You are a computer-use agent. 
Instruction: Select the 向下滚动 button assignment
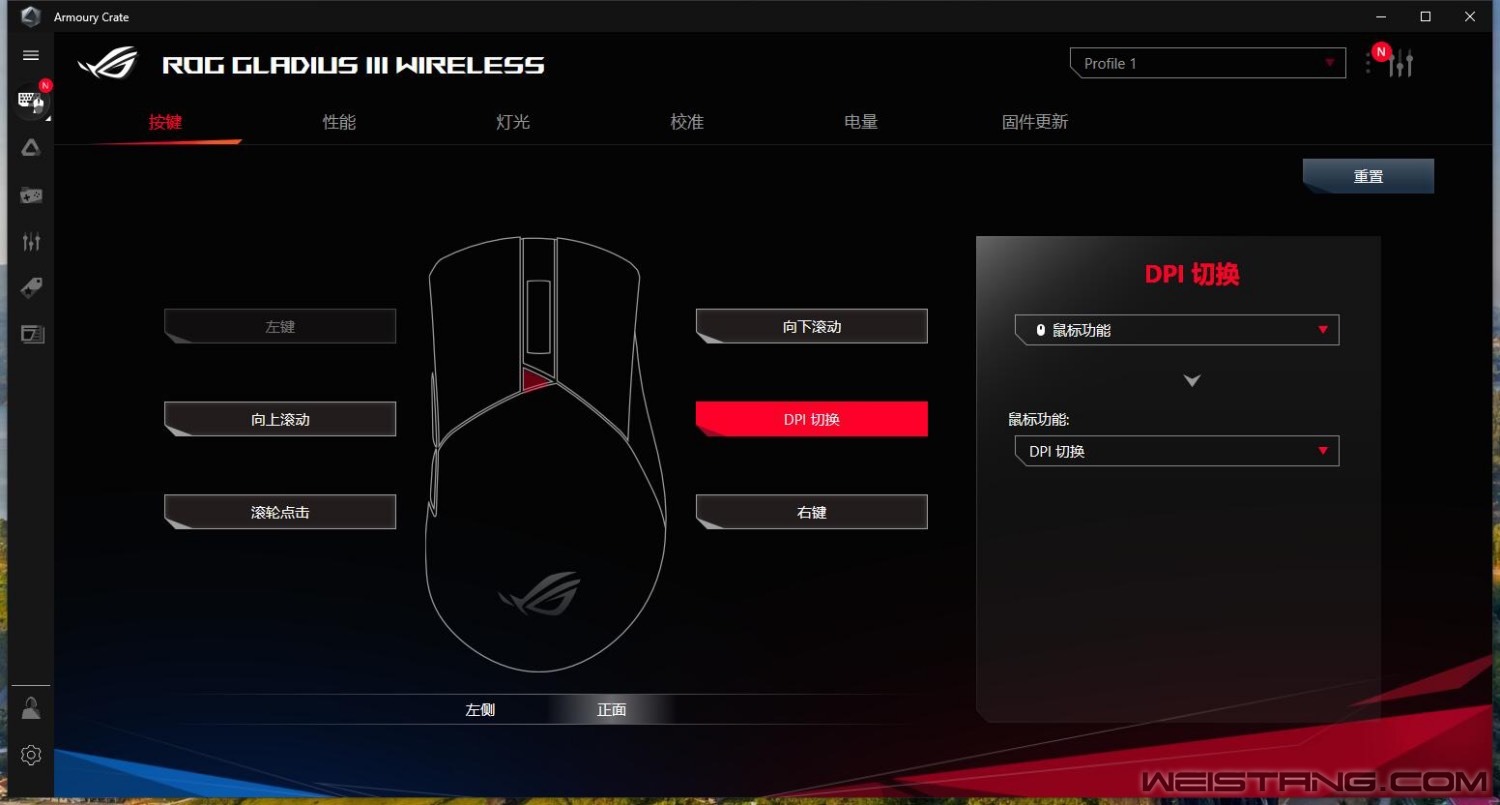point(812,326)
